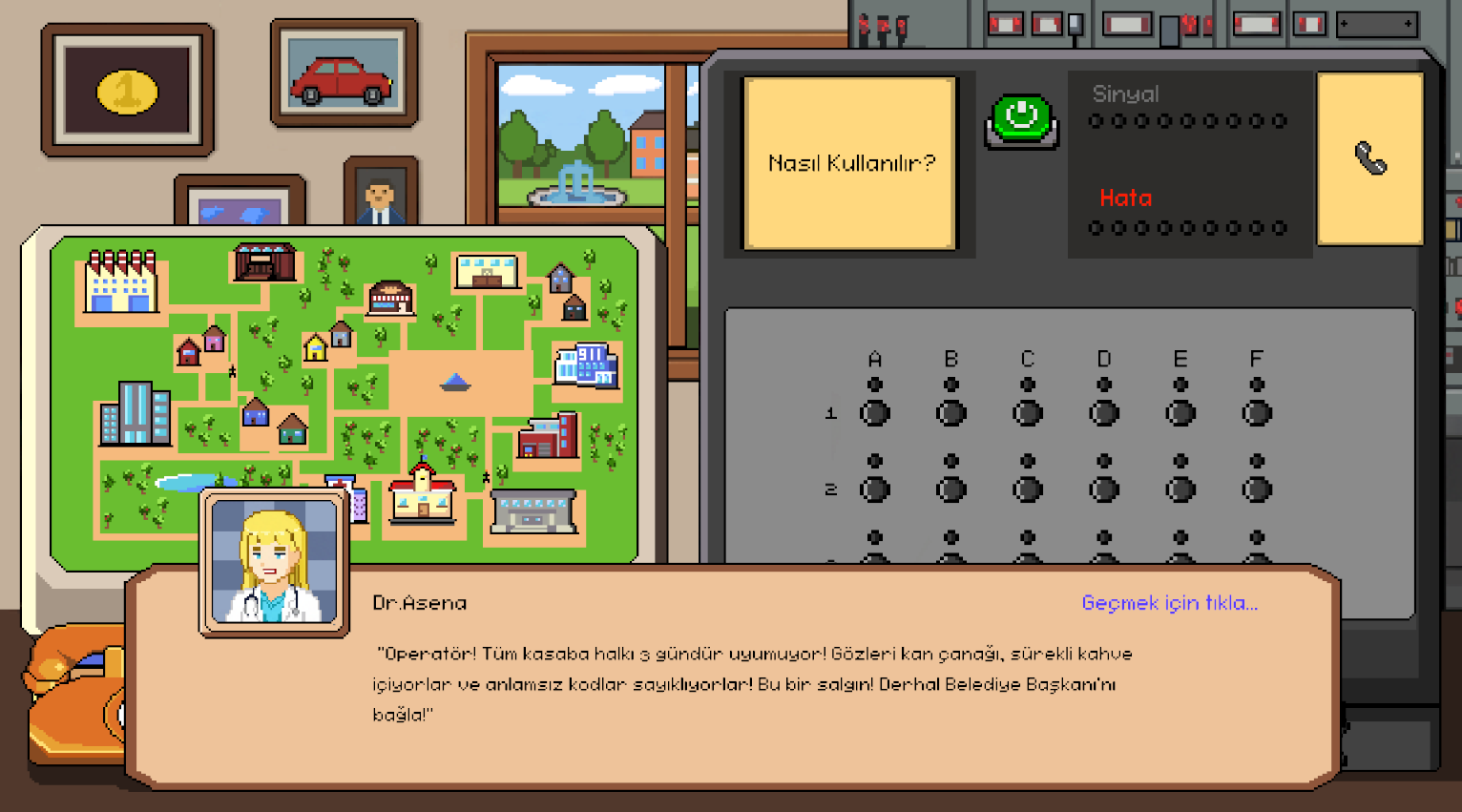Click the 911 building on the town map
The width and height of the screenshot is (1462, 812).
[586, 365]
